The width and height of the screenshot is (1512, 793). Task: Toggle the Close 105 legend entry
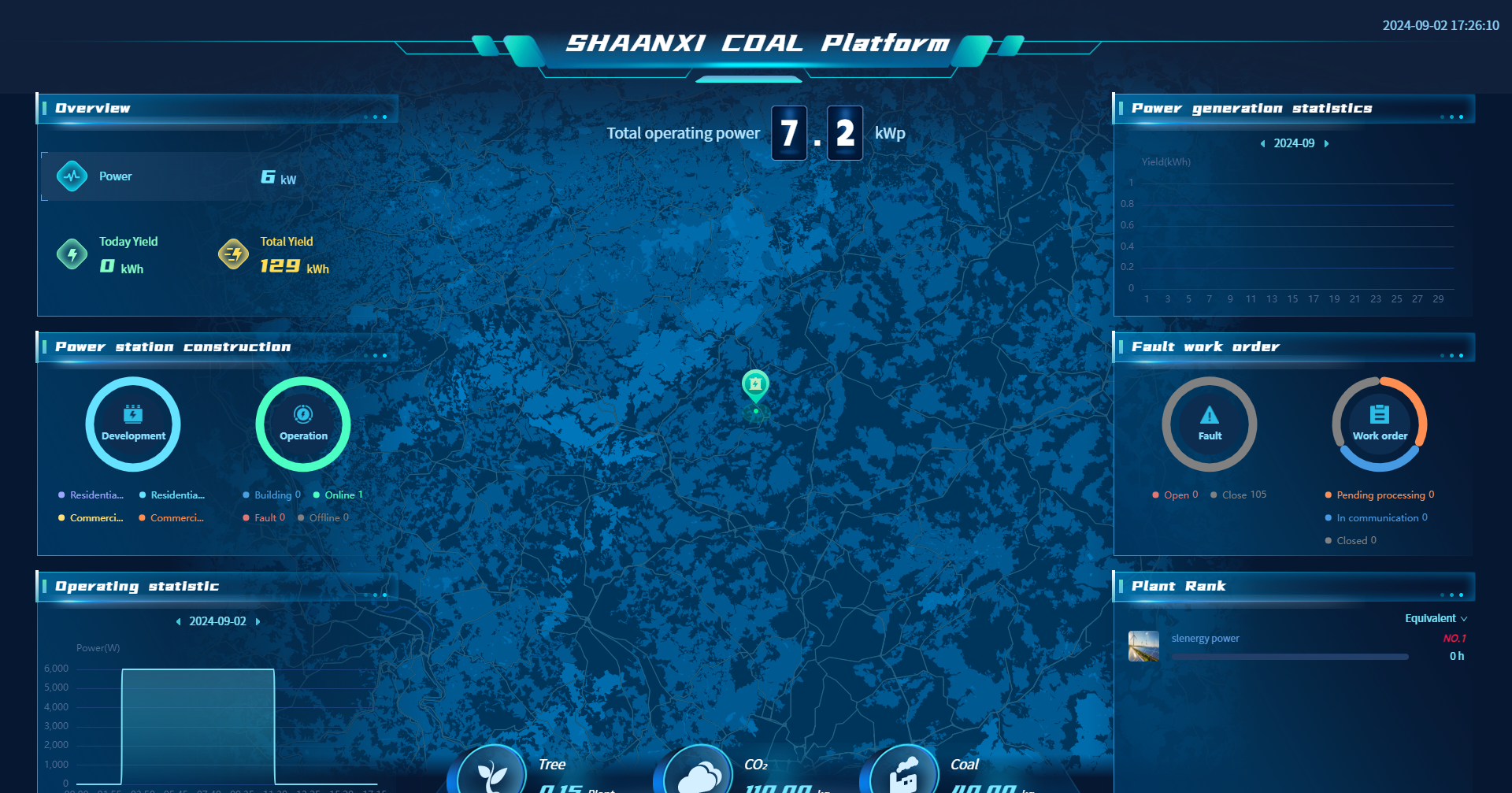tap(1239, 495)
